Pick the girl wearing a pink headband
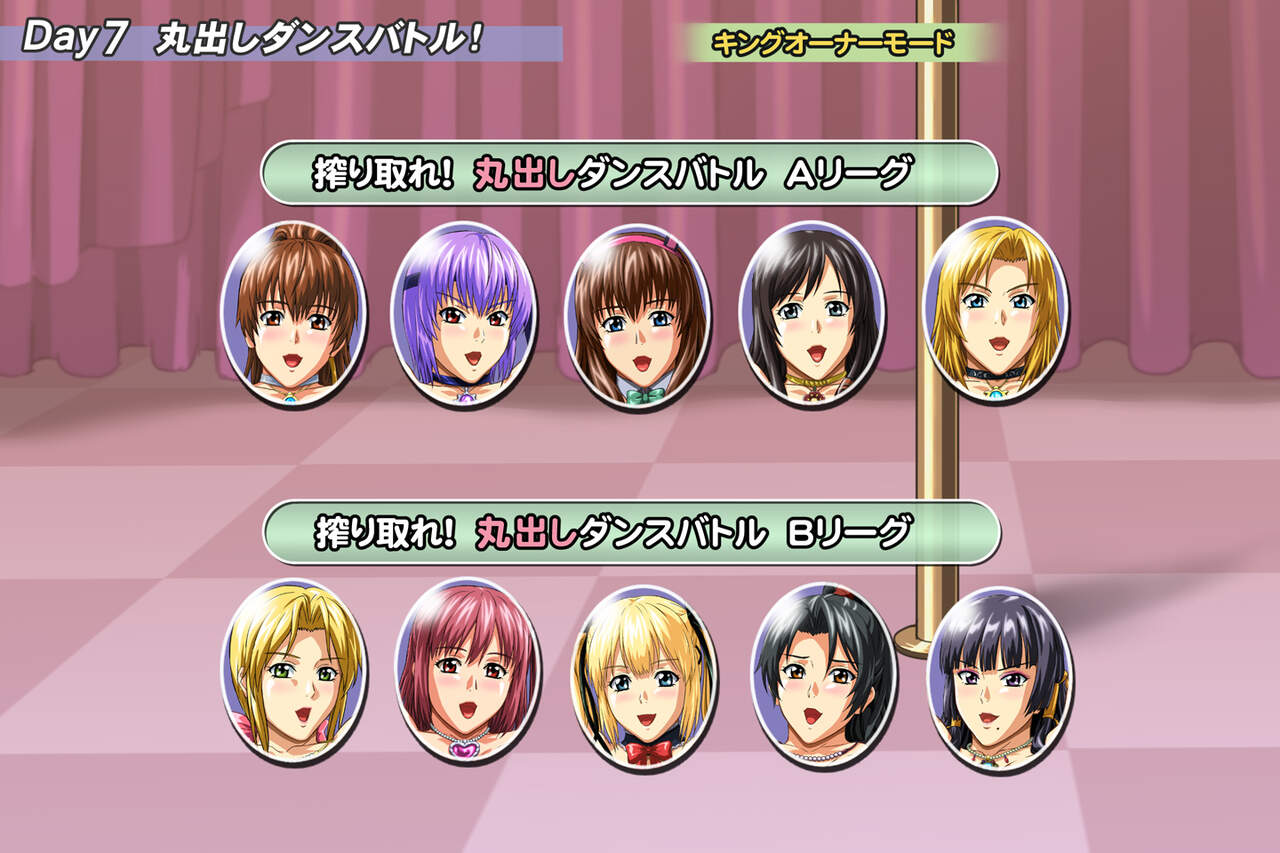The image size is (1280, 853). (637, 315)
